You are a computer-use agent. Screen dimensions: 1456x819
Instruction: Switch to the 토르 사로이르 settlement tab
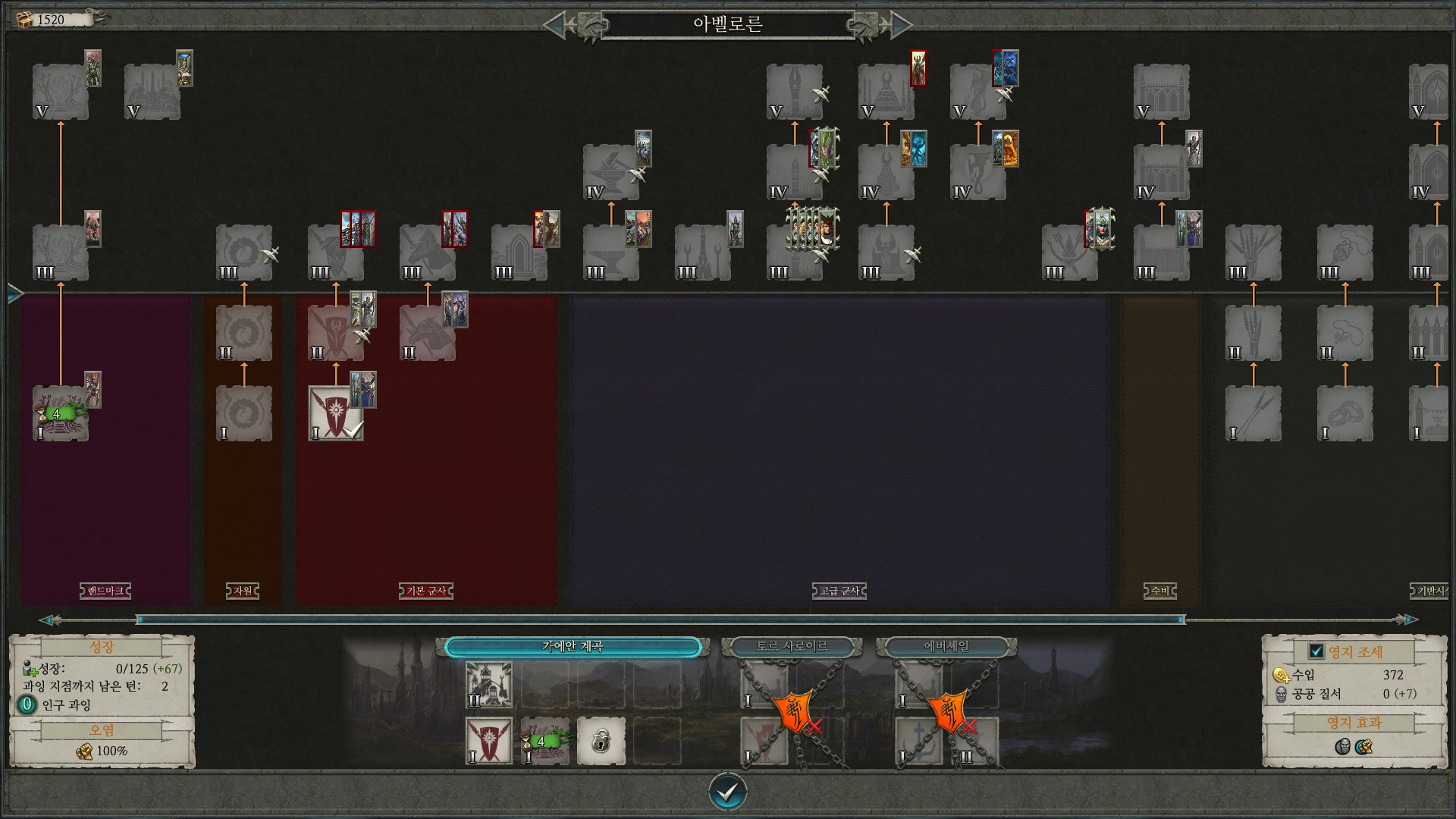pos(792,647)
